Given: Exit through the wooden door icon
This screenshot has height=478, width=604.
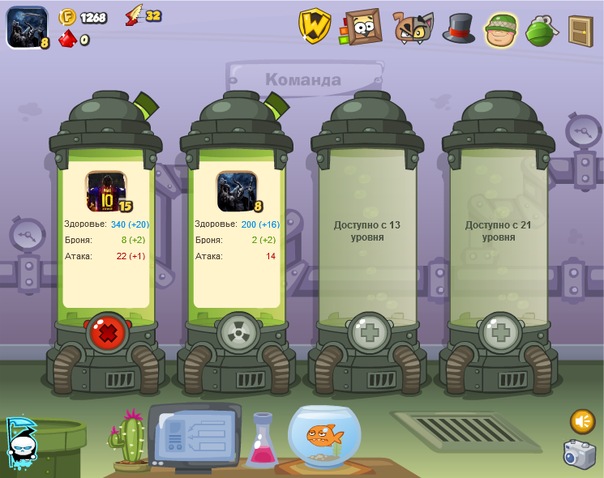Looking at the screenshot, I should pyautogui.click(x=581, y=30).
